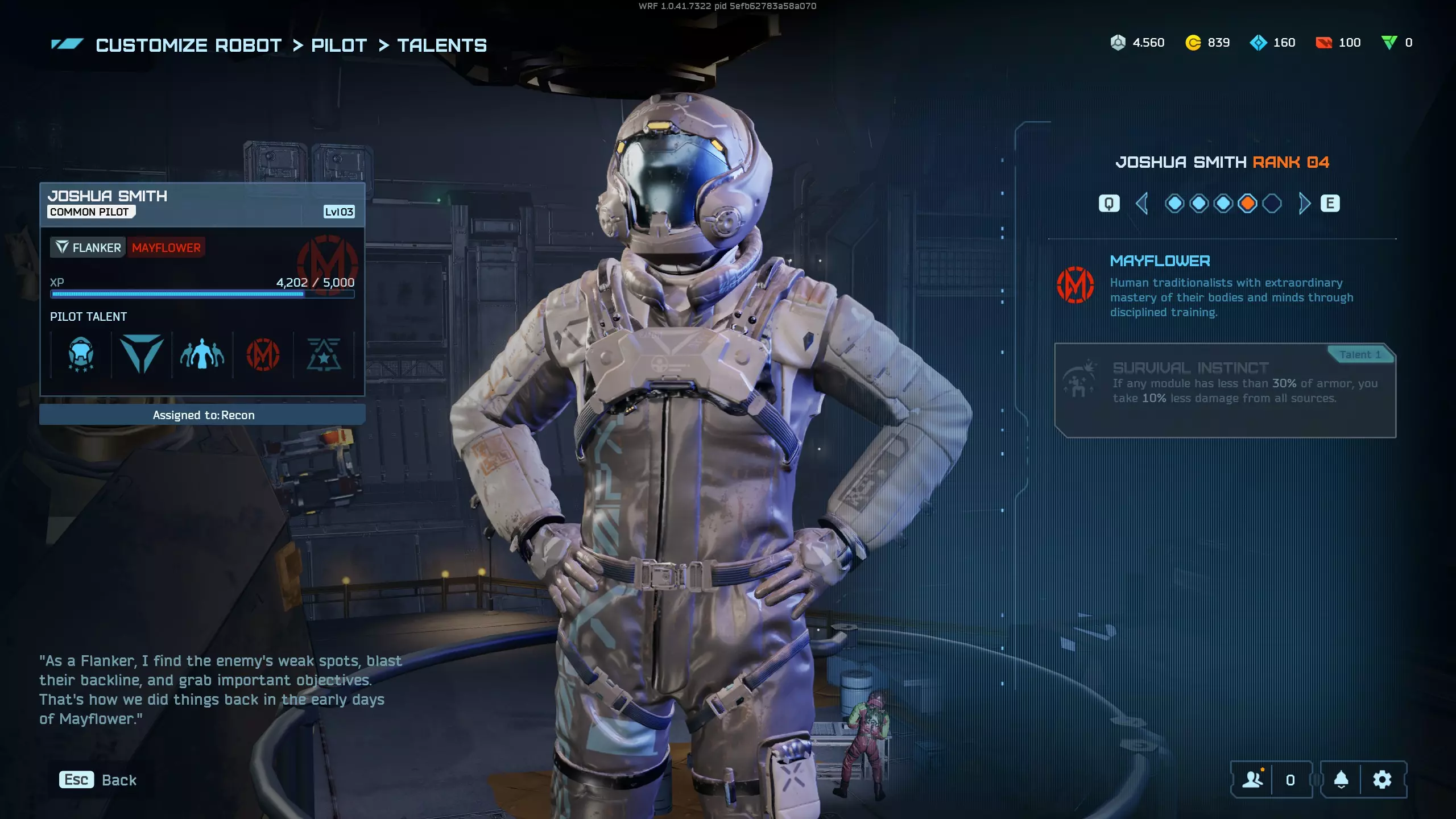This screenshot has width=1456, height=819.
Task: Go to next rank with right arrow
Action: tap(1304, 204)
